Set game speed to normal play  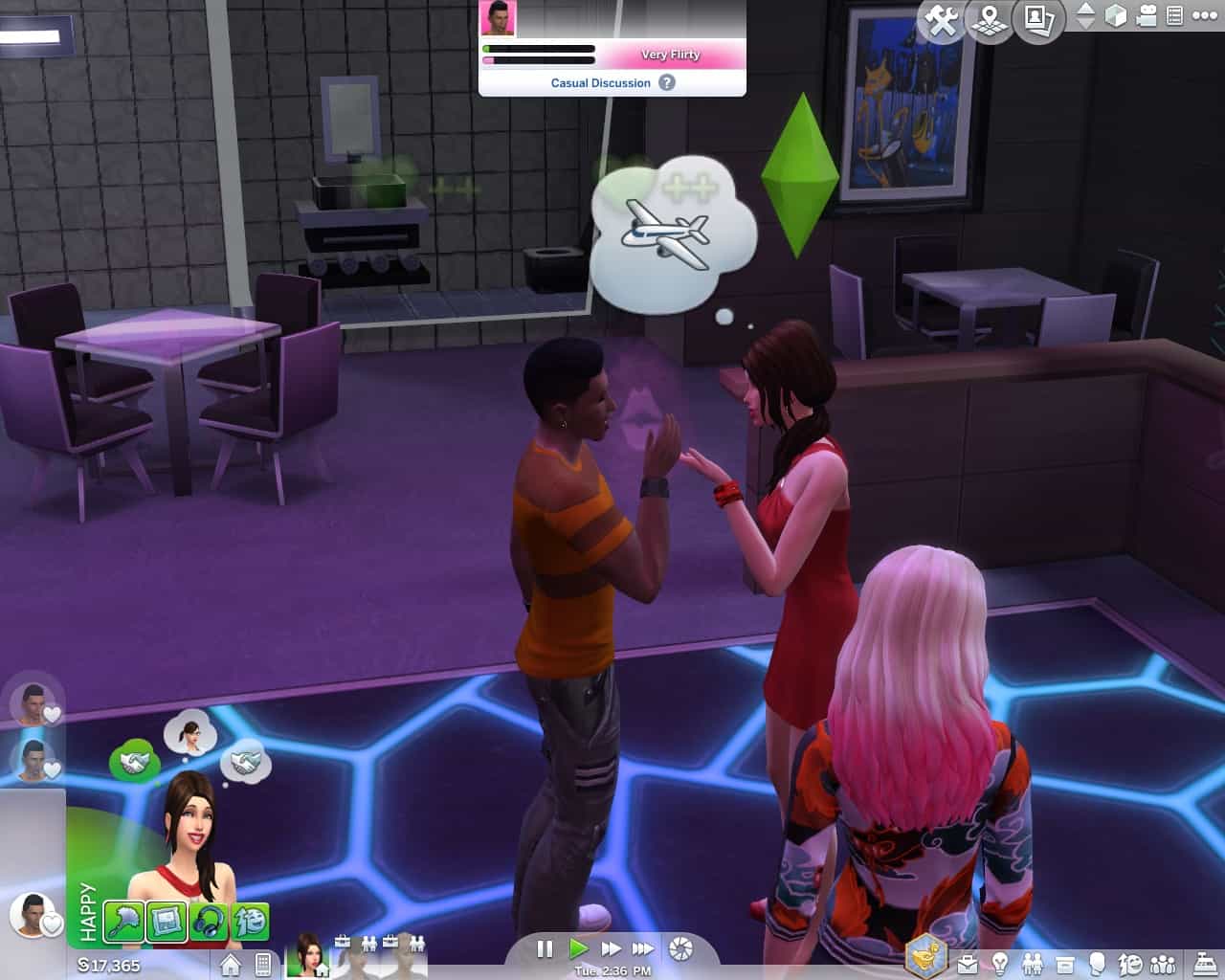pyautogui.click(x=578, y=949)
